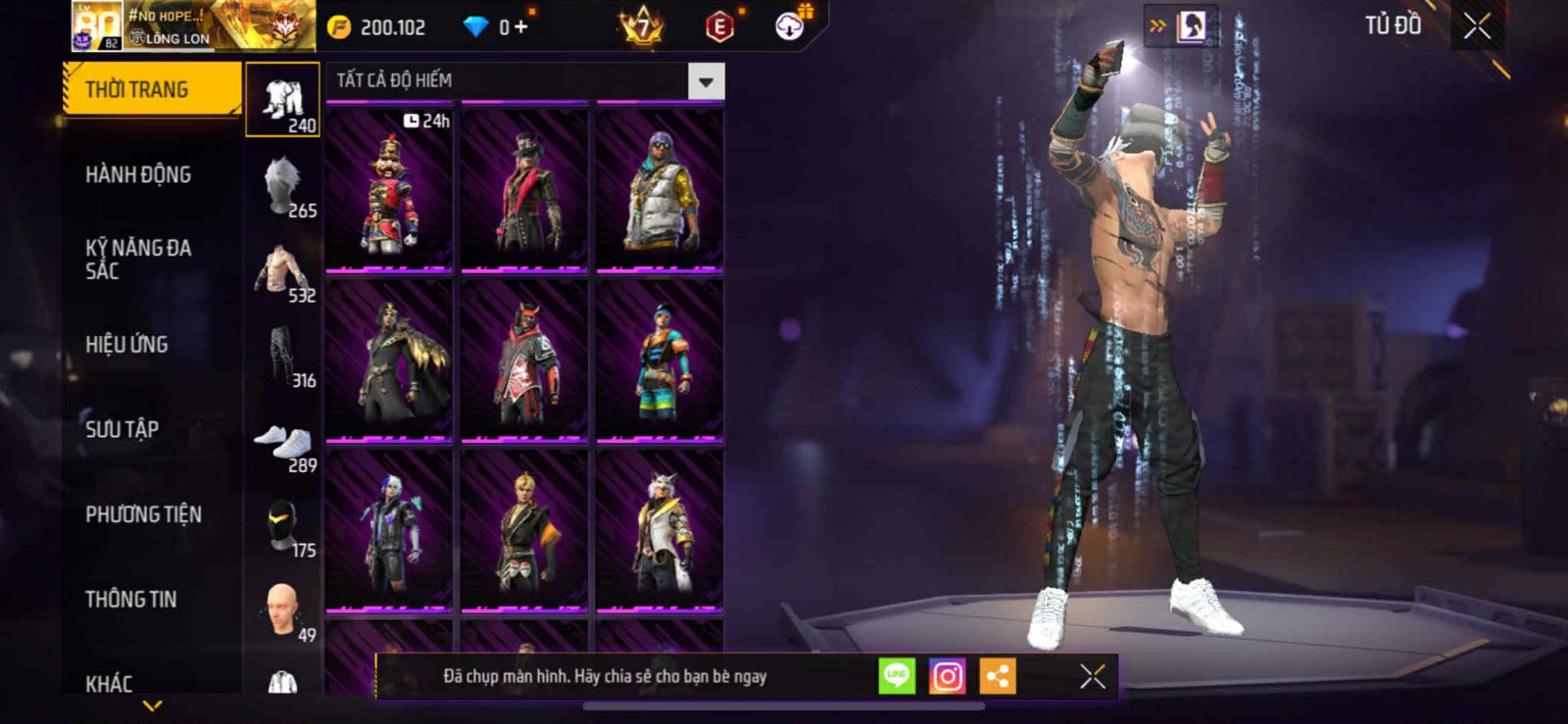This screenshot has height=724, width=1568.
Task: Show the hair items category
Action: [282, 185]
